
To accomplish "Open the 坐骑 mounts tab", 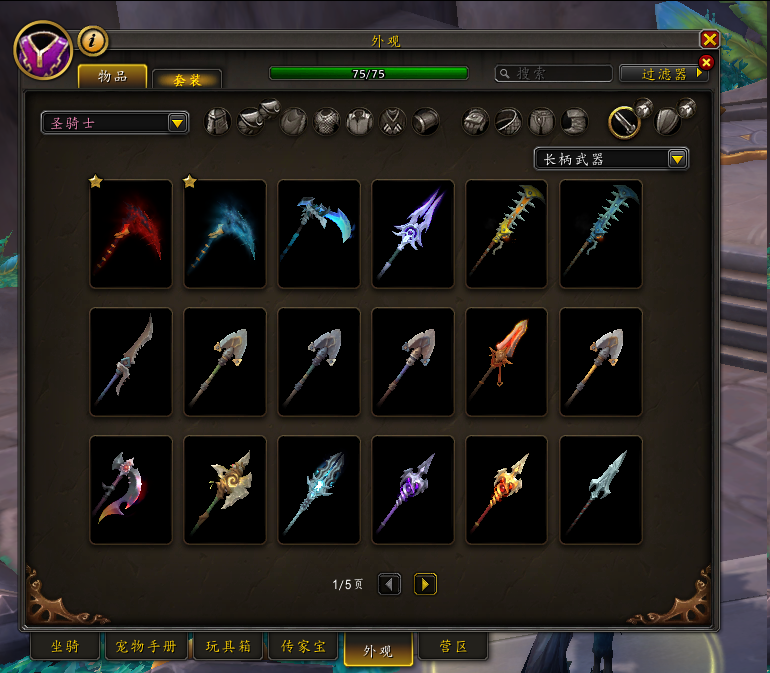I will 65,647.
